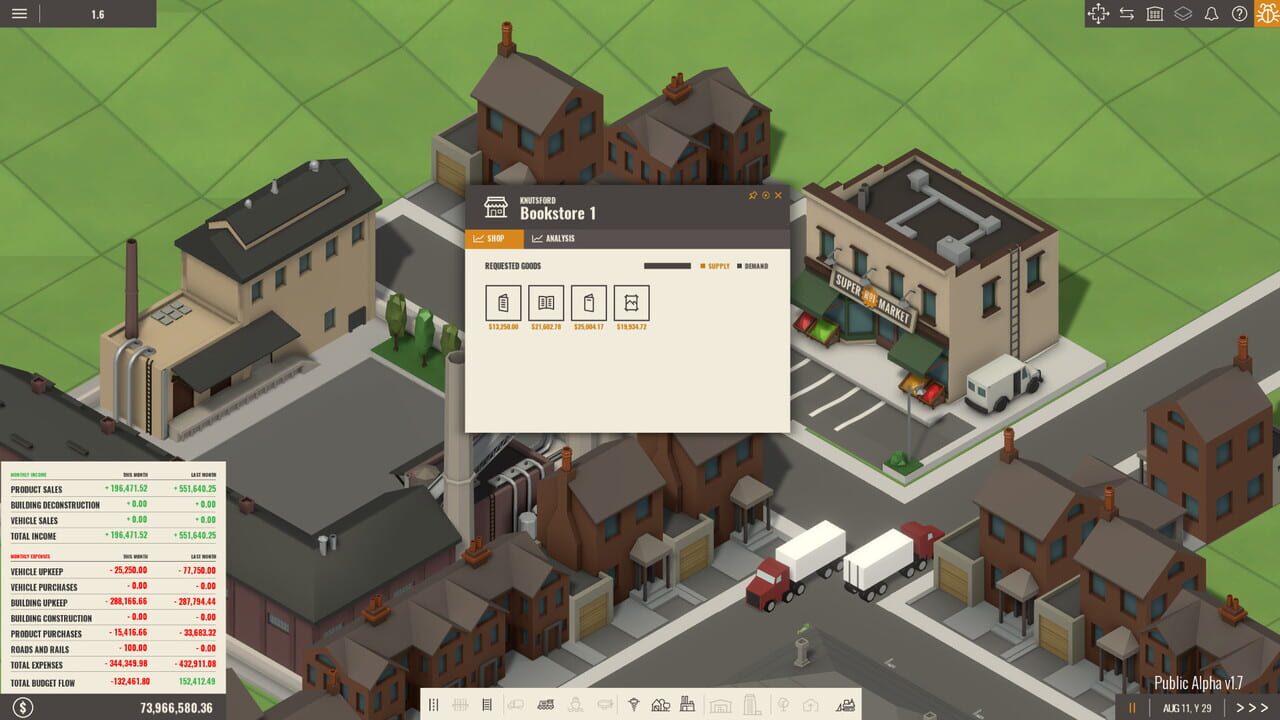
Task: Select the bulldozer demolish tool
Action: (x=846, y=705)
